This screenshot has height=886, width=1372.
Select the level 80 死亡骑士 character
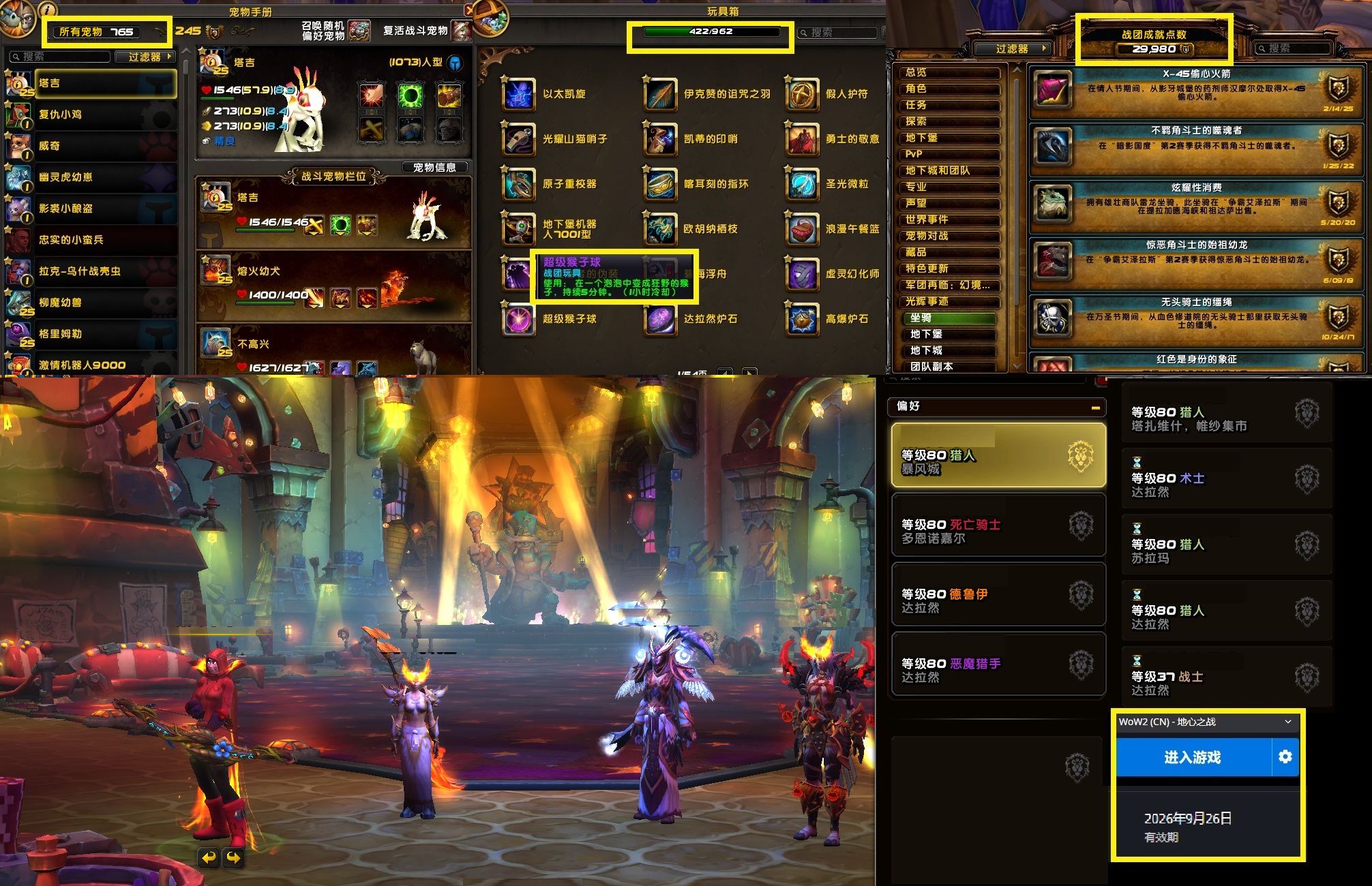998,531
